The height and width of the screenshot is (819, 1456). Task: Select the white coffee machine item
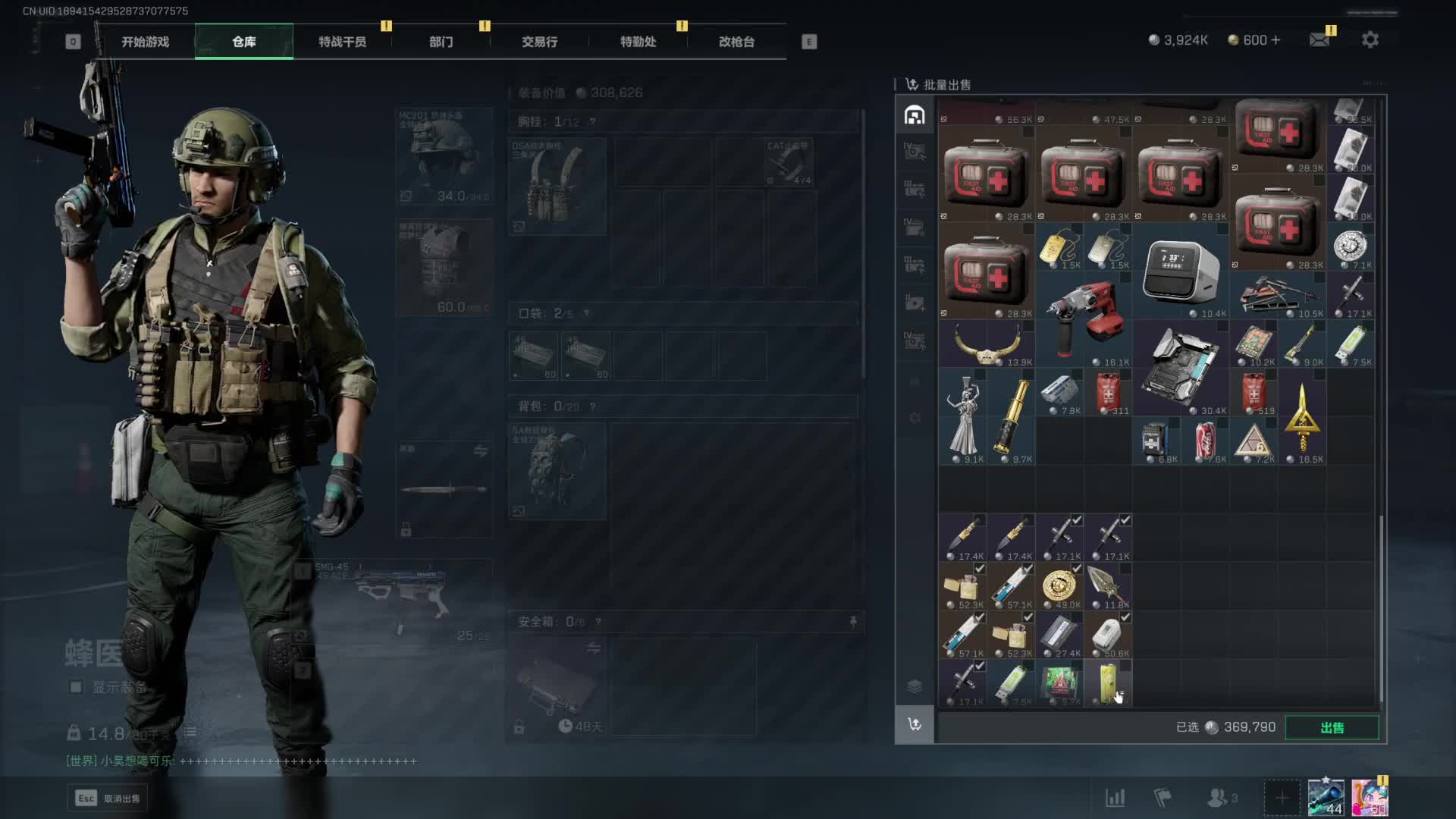click(1180, 270)
